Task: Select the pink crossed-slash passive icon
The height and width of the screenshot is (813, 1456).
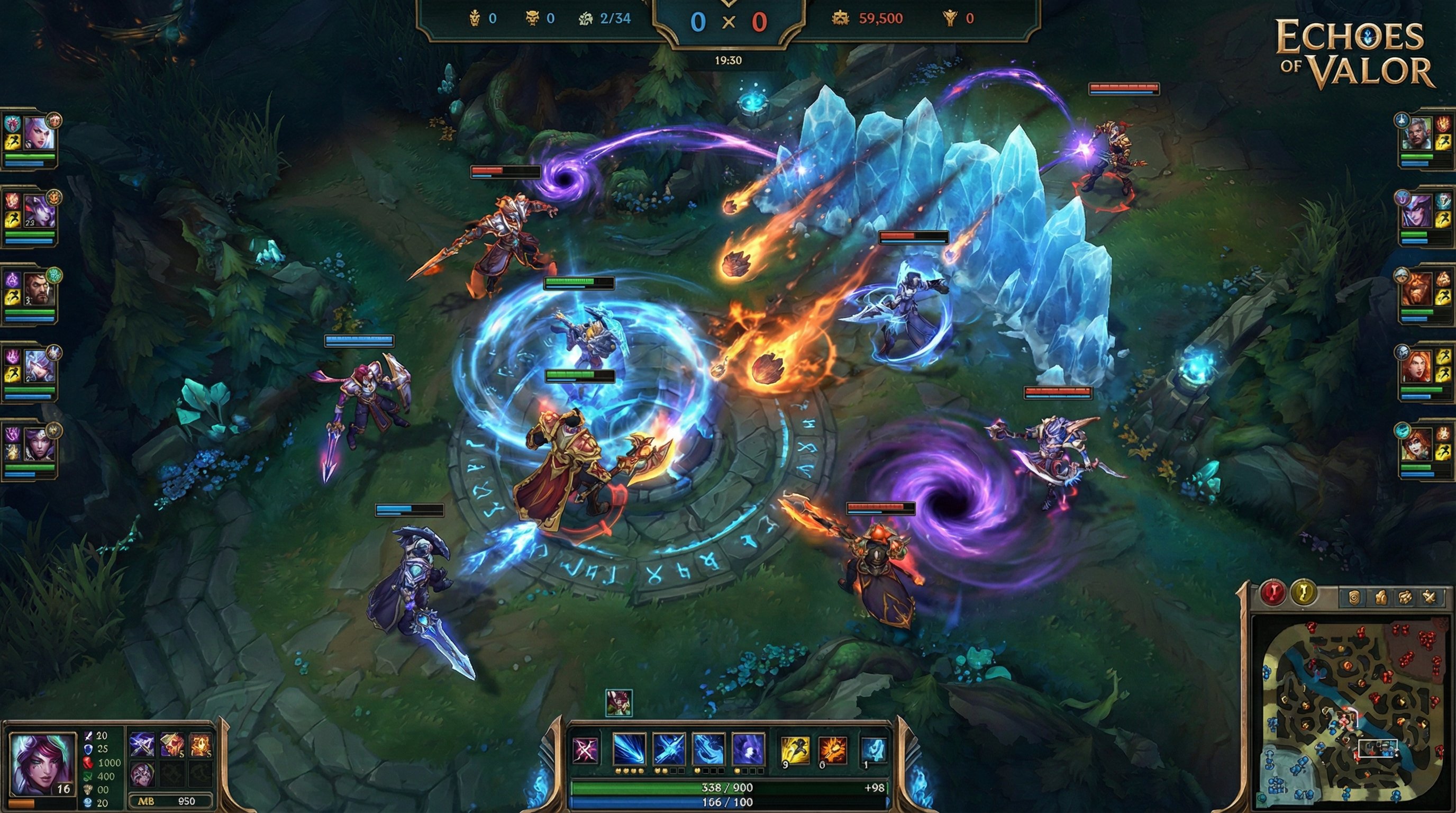Action: pos(585,749)
